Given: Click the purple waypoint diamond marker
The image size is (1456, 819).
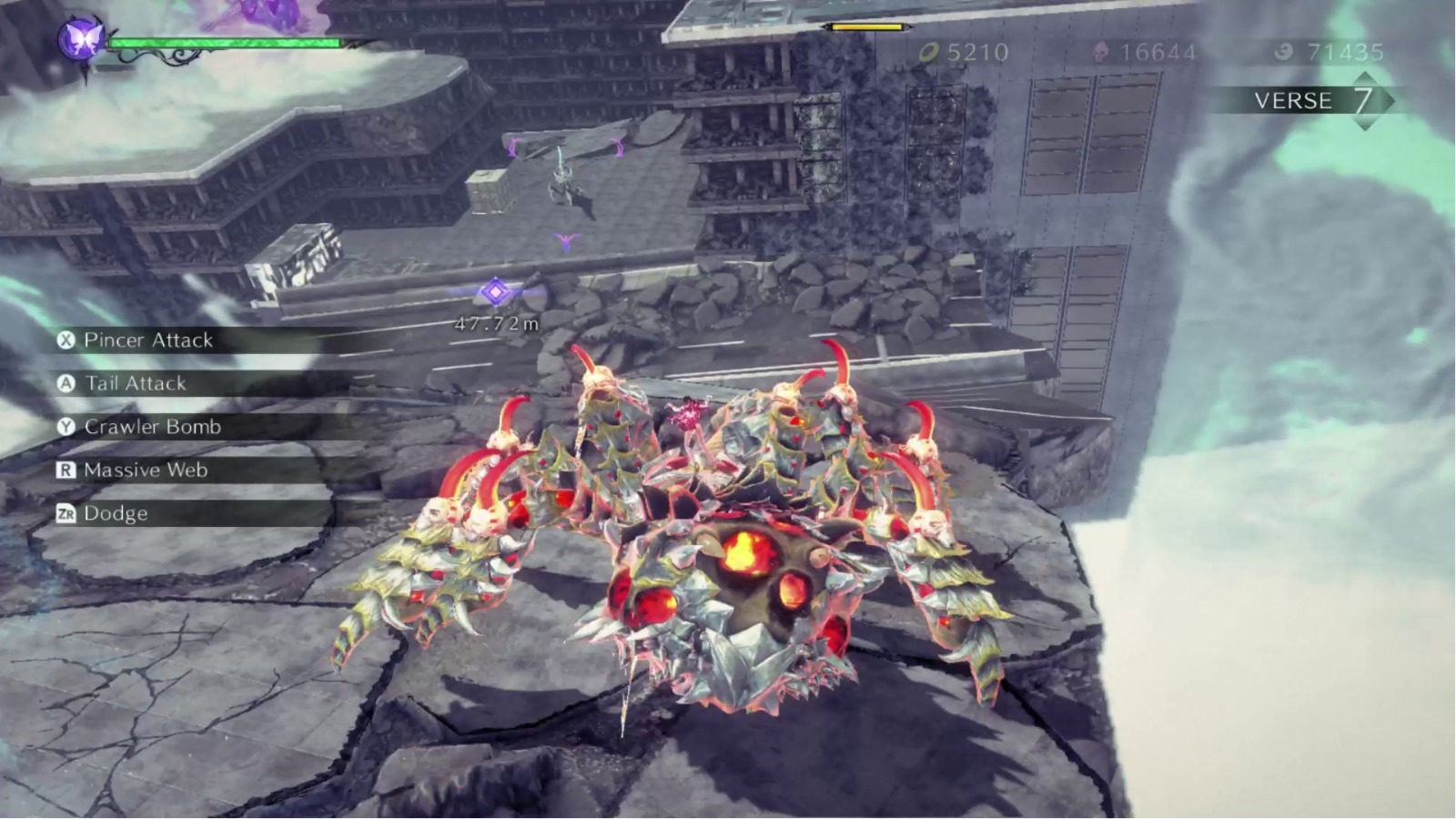Looking at the screenshot, I should (494, 290).
